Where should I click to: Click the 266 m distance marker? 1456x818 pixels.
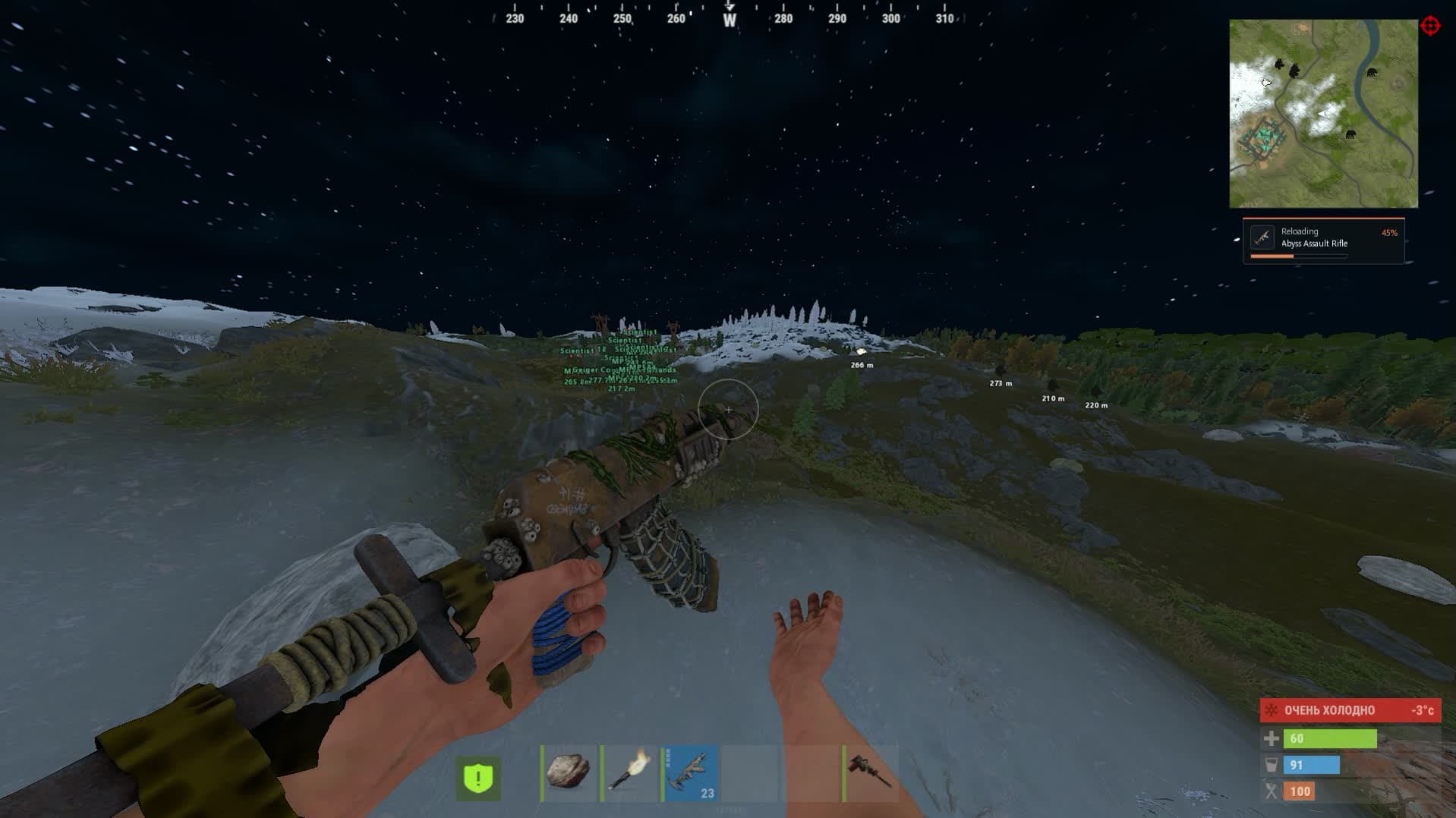(862, 364)
